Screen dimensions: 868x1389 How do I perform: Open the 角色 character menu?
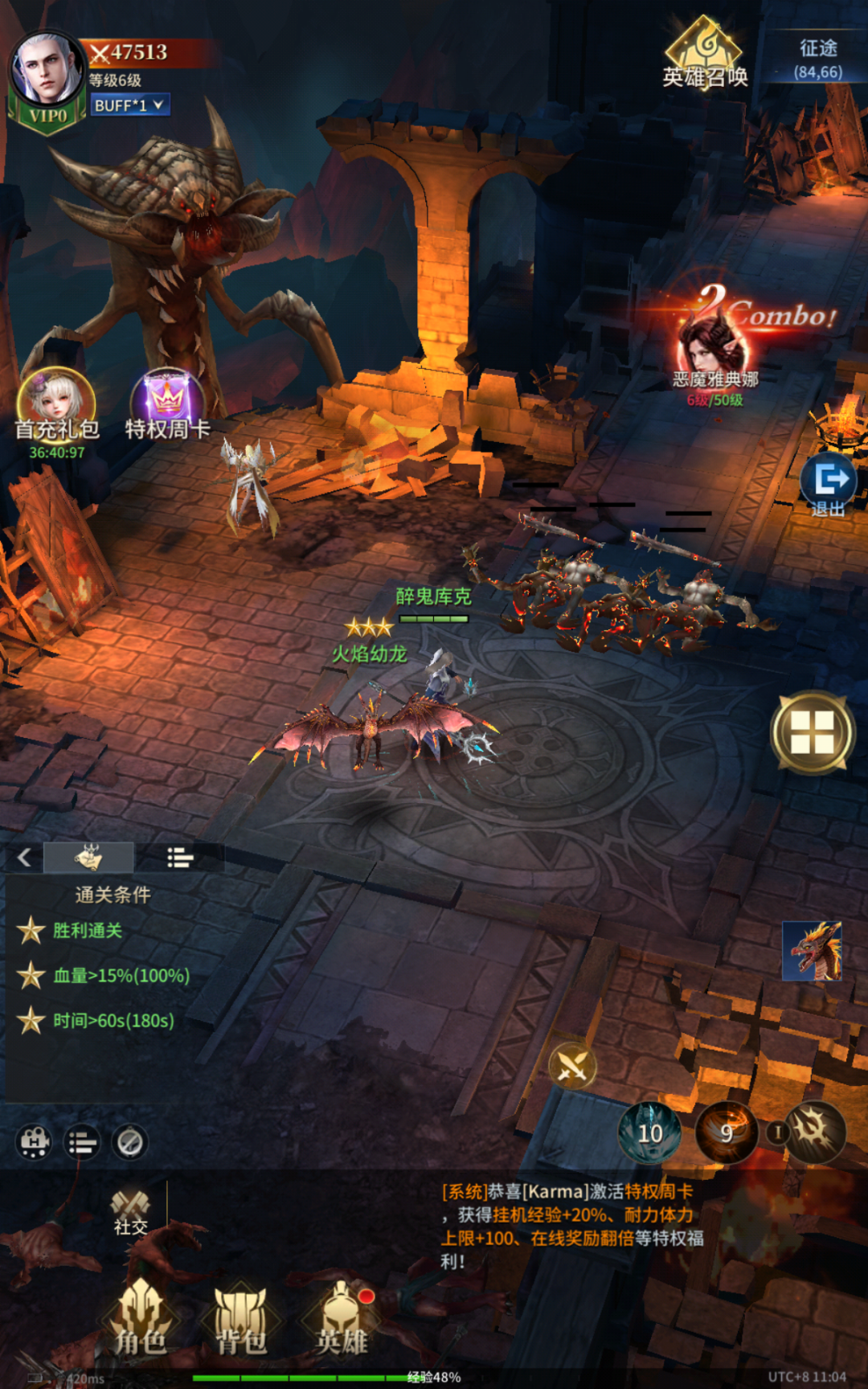141,1318
